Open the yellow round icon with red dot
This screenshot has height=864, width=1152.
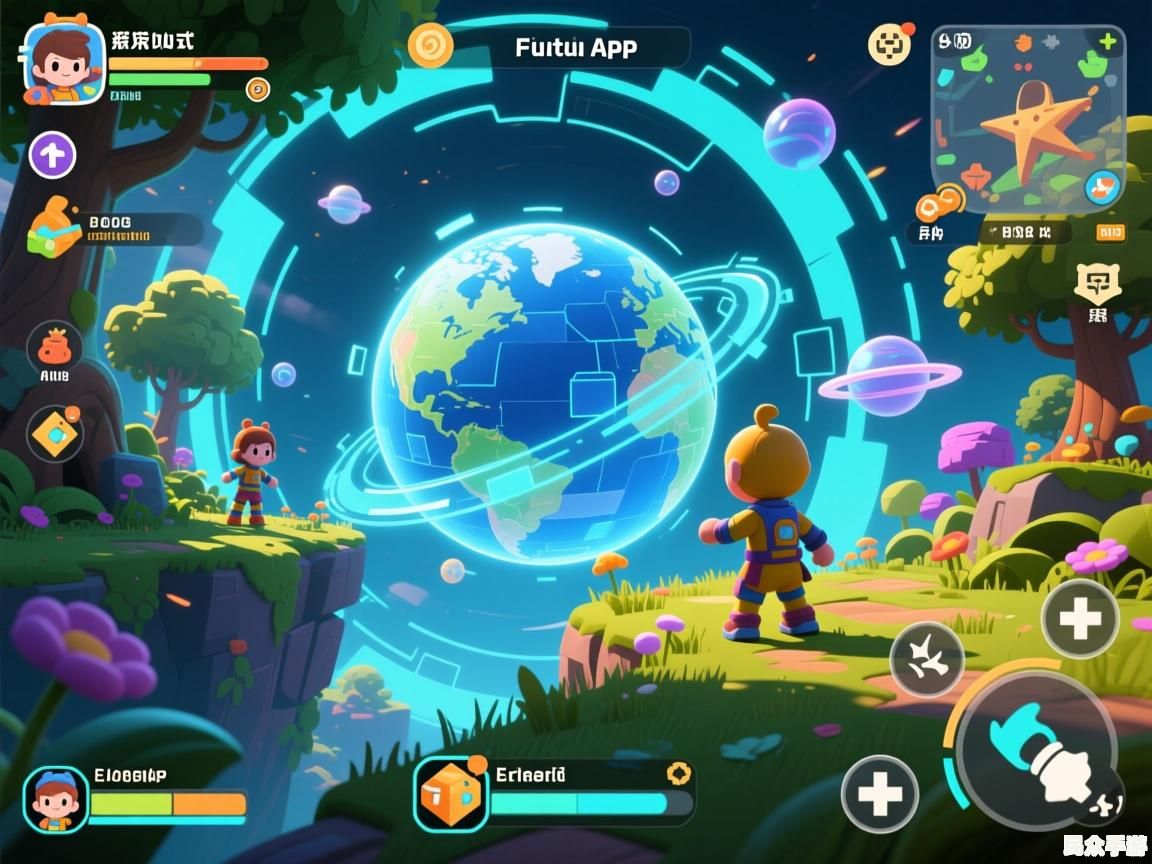[x=889, y=44]
